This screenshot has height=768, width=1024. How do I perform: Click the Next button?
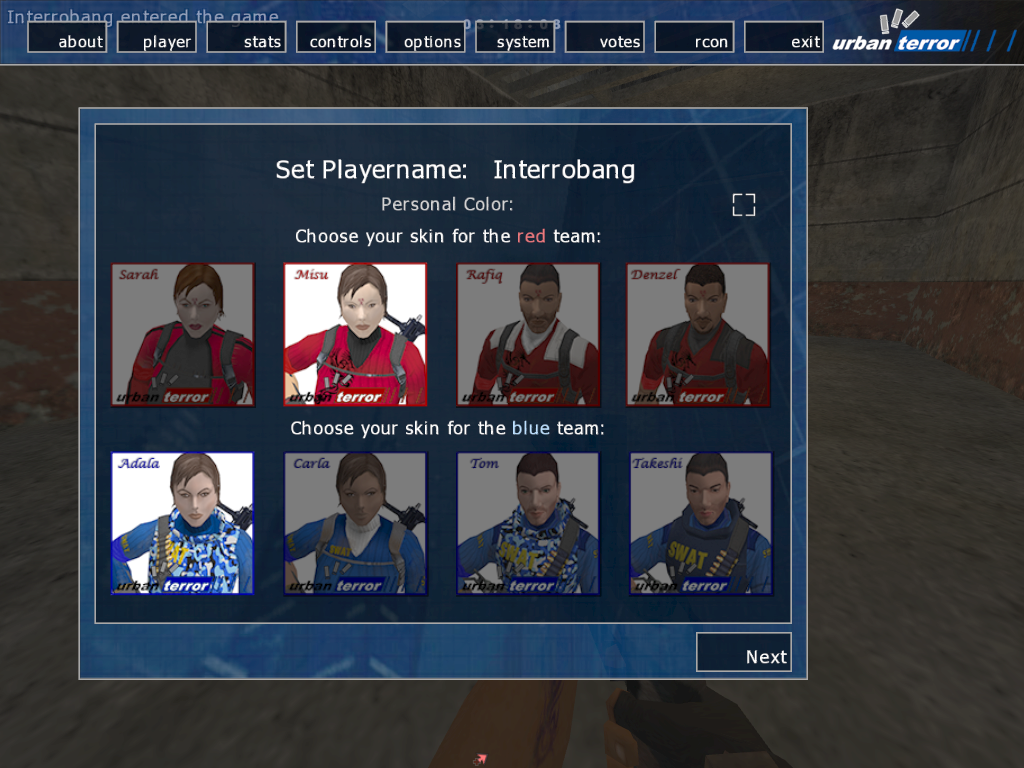(744, 652)
